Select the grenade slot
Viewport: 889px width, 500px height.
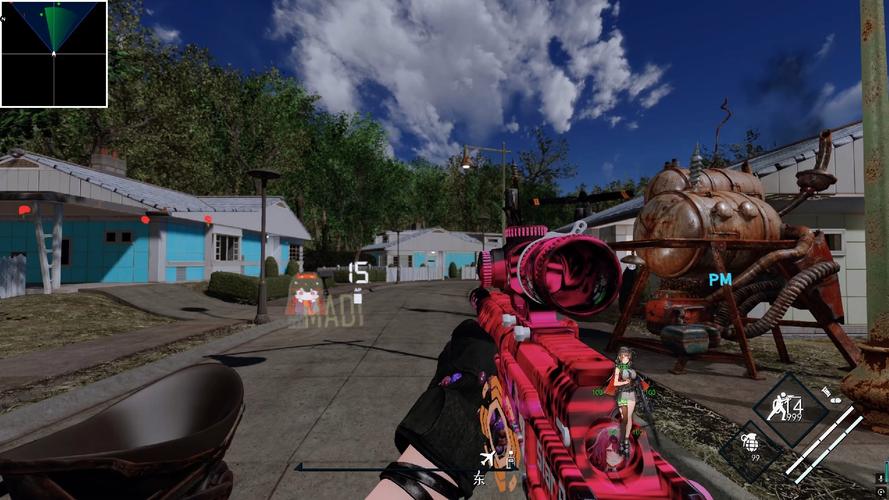tap(749, 442)
